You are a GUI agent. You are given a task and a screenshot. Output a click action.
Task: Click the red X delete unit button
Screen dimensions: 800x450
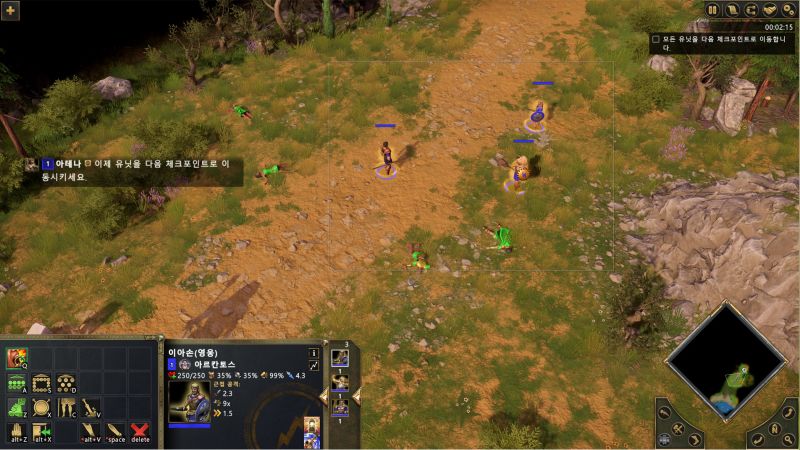140,432
